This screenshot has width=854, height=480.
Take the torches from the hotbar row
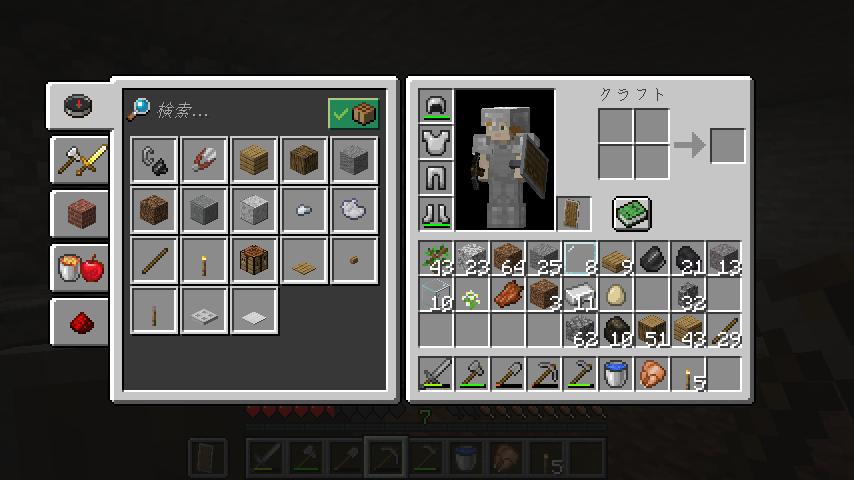(689, 374)
